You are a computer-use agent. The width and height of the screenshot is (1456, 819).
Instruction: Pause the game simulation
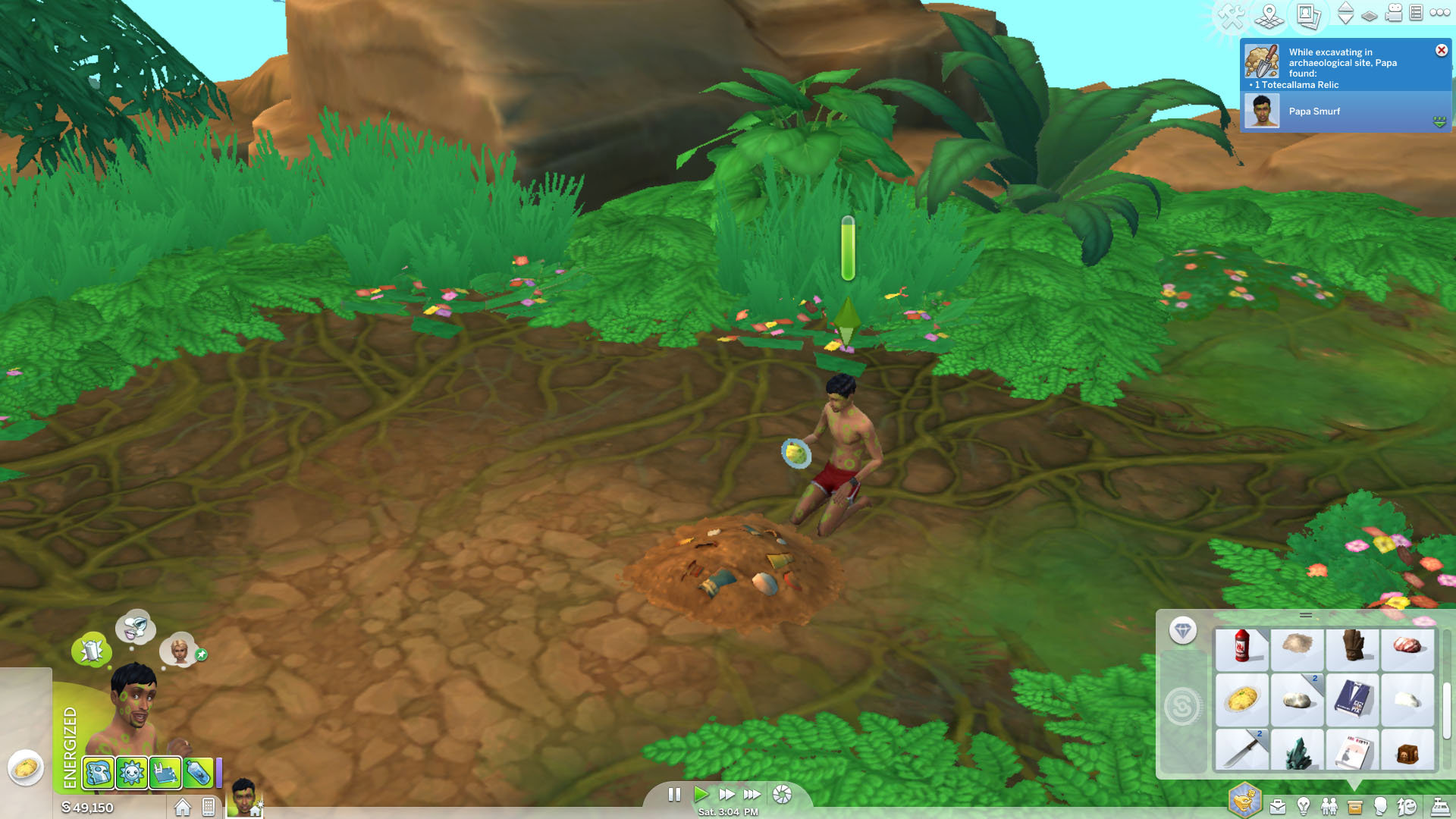point(674,794)
